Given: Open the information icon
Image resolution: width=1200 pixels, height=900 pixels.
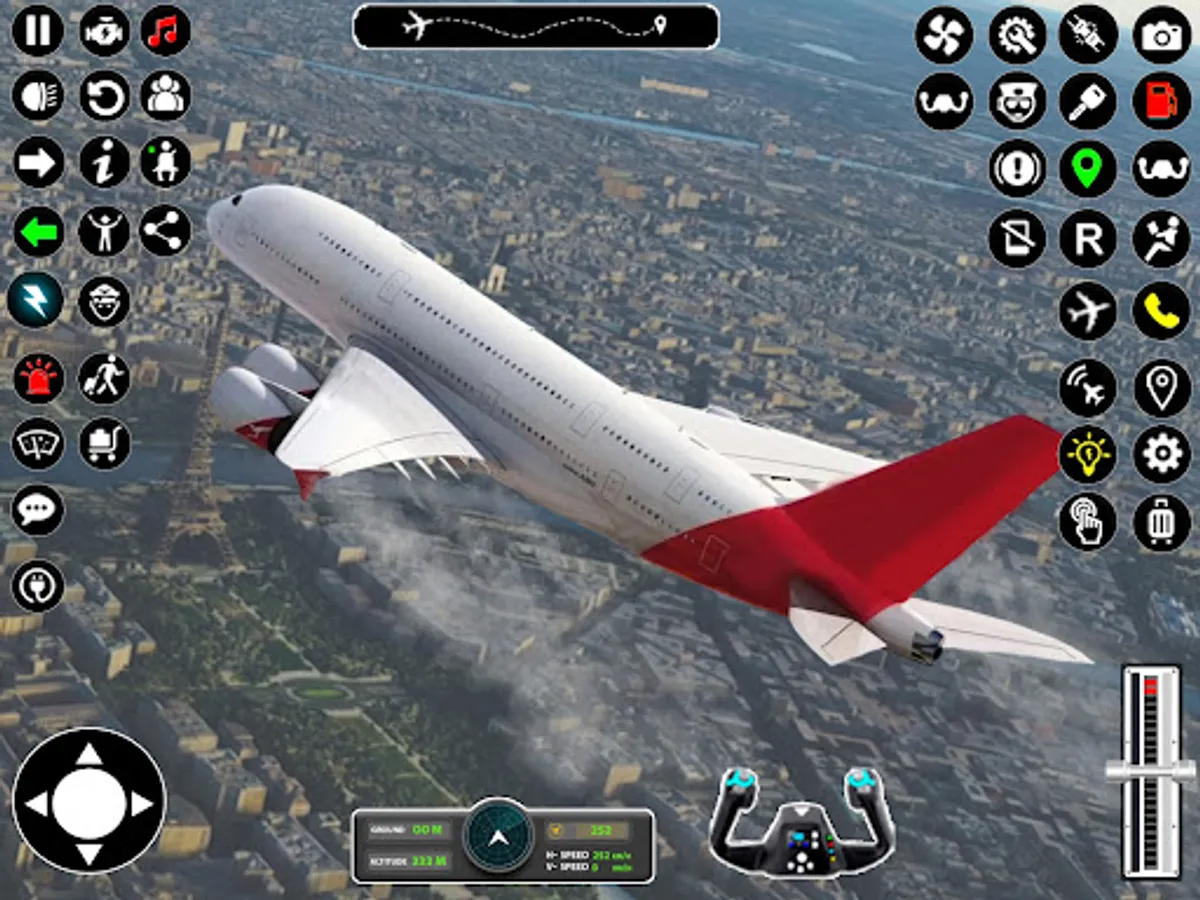Looking at the screenshot, I should [104, 162].
